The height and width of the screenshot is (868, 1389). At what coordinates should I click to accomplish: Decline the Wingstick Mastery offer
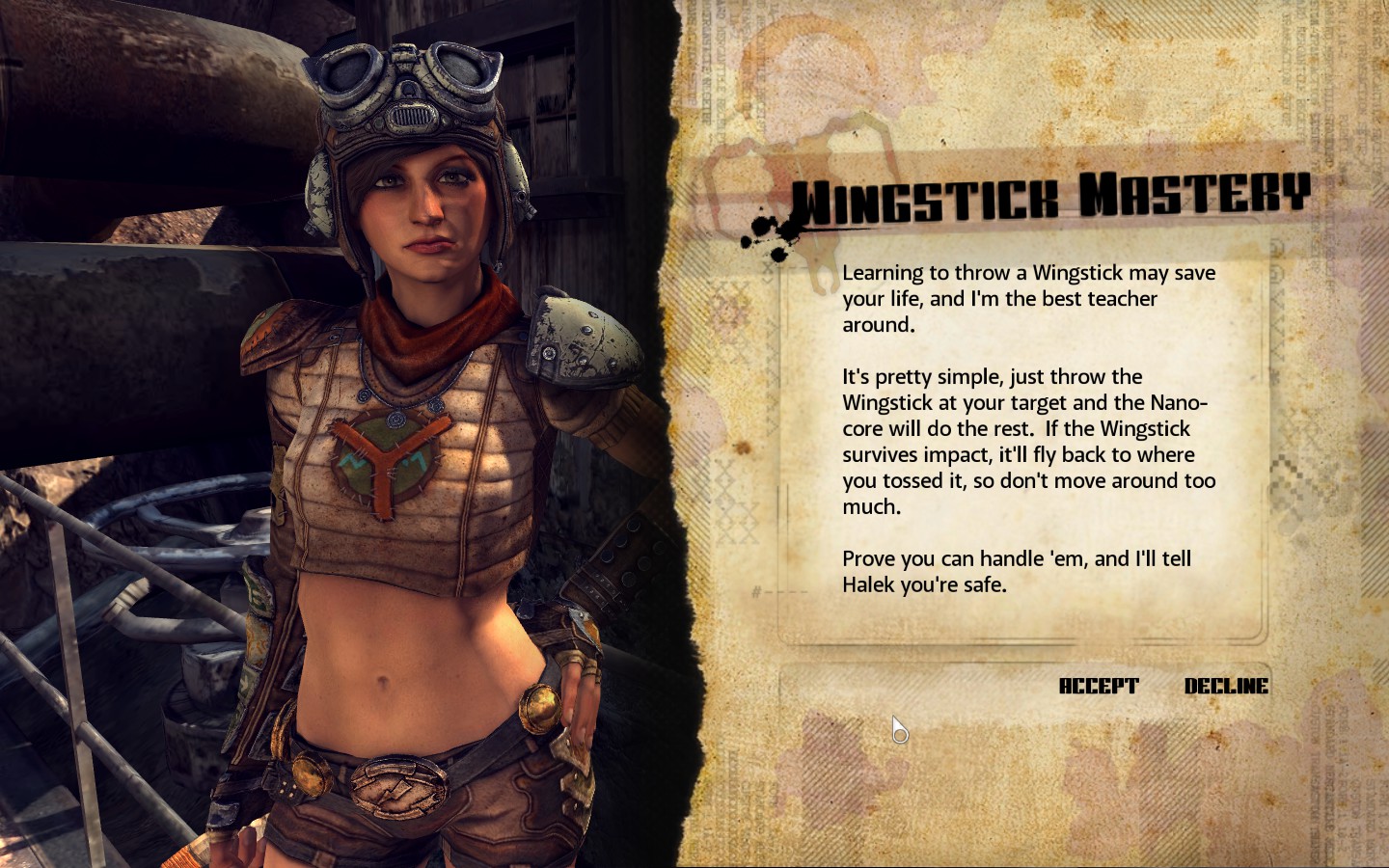tap(1226, 686)
